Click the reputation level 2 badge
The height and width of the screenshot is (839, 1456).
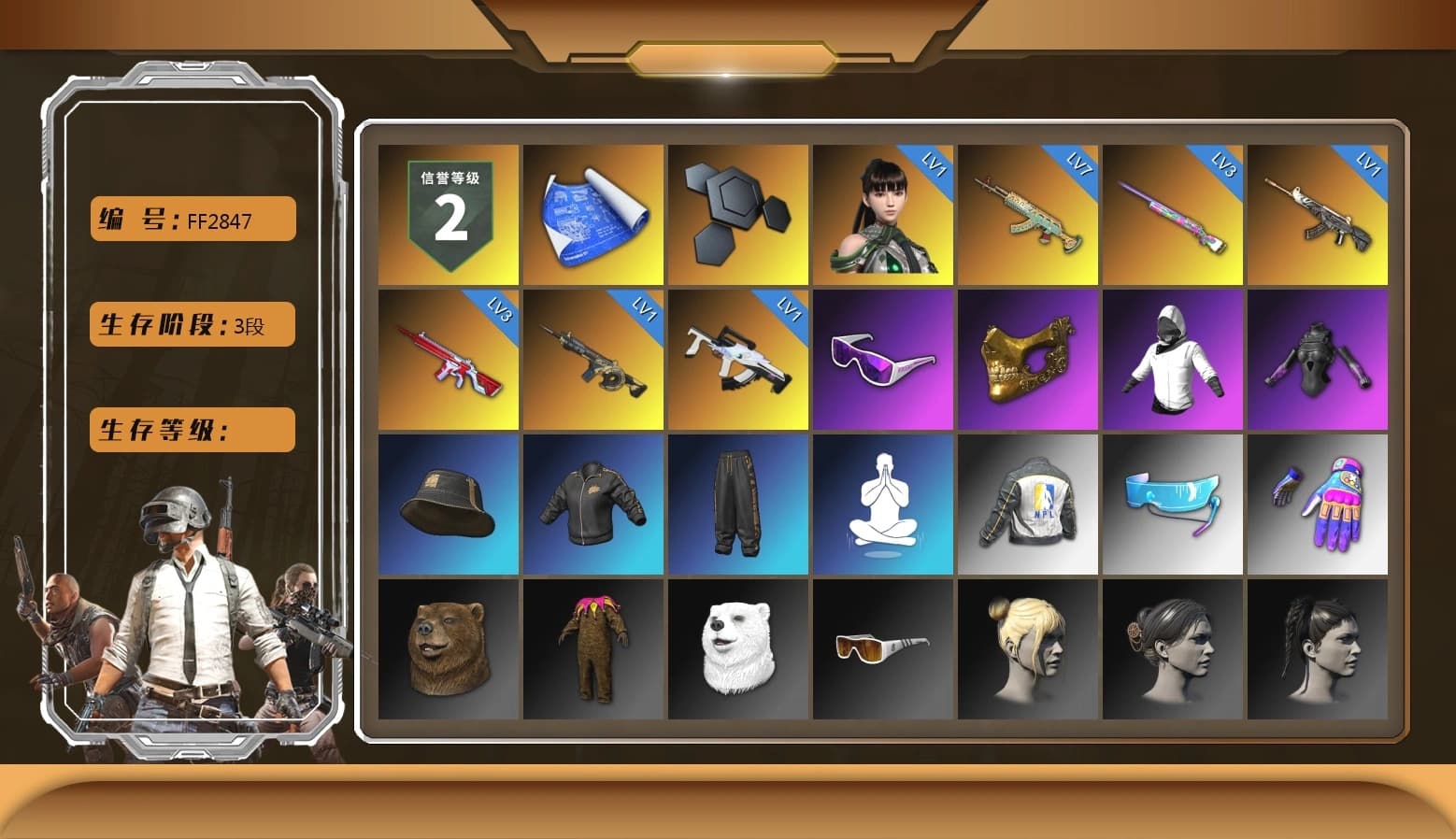point(447,212)
